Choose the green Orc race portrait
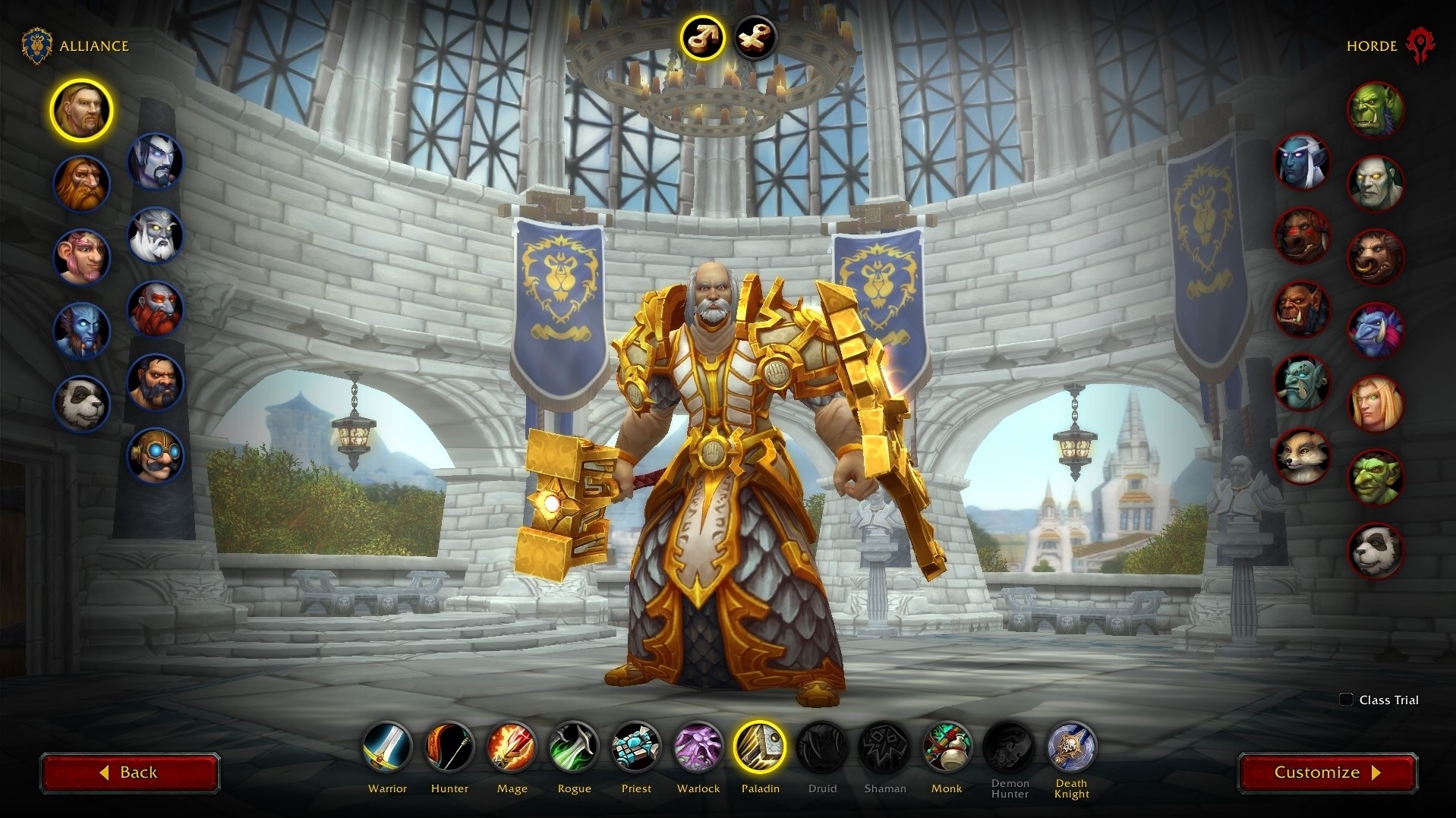The image size is (1456, 818). coord(1375,110)
